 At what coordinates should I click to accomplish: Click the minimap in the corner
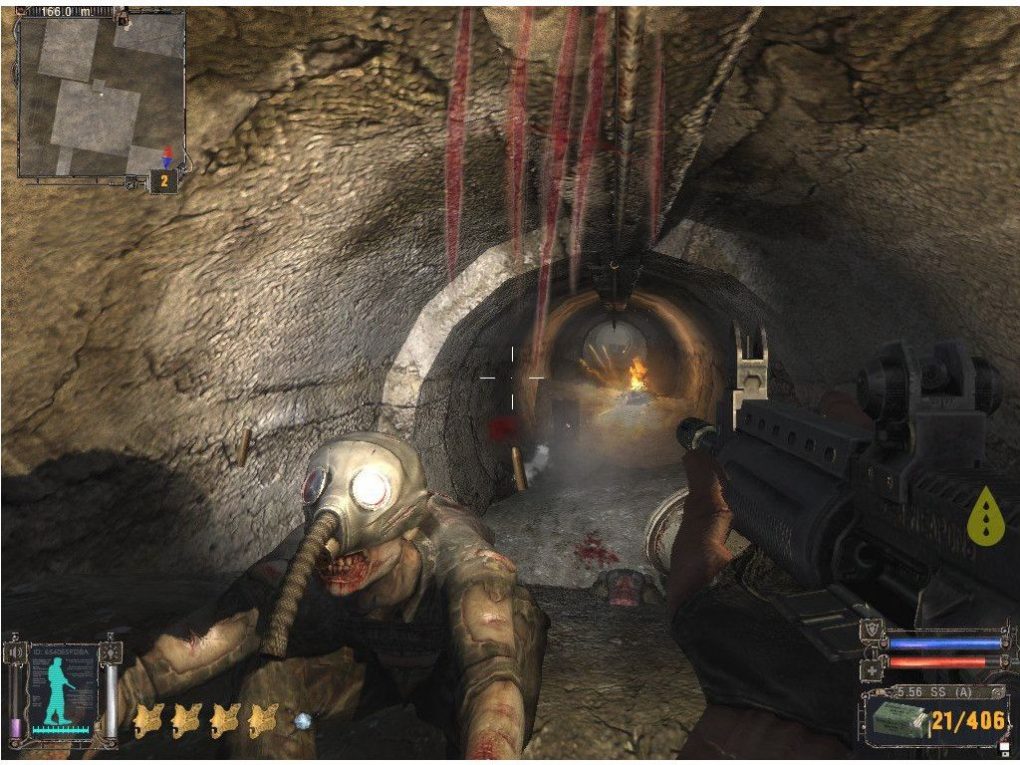pos(99,95)
